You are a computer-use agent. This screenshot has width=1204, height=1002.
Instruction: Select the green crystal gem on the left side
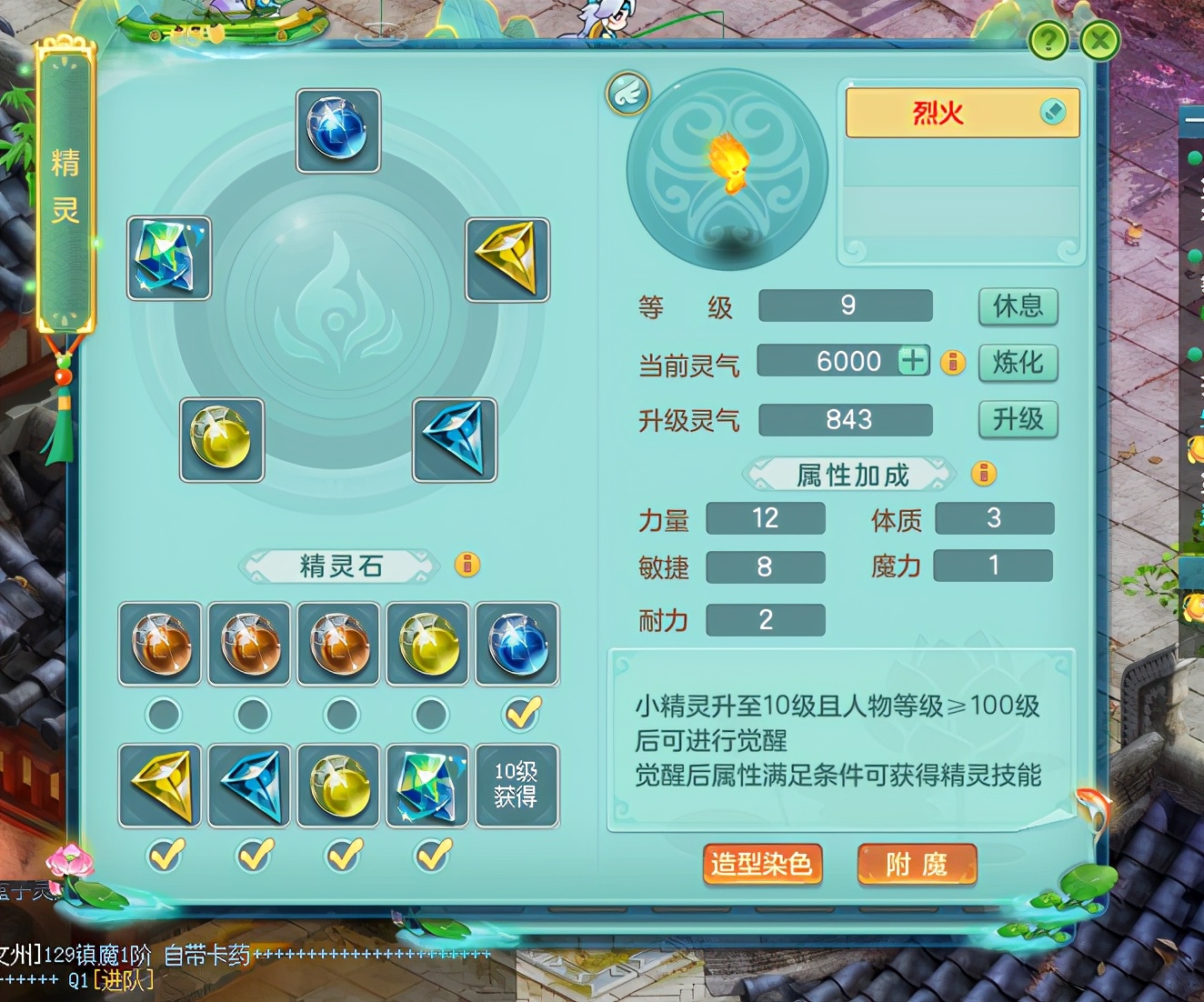click(167, 260)
